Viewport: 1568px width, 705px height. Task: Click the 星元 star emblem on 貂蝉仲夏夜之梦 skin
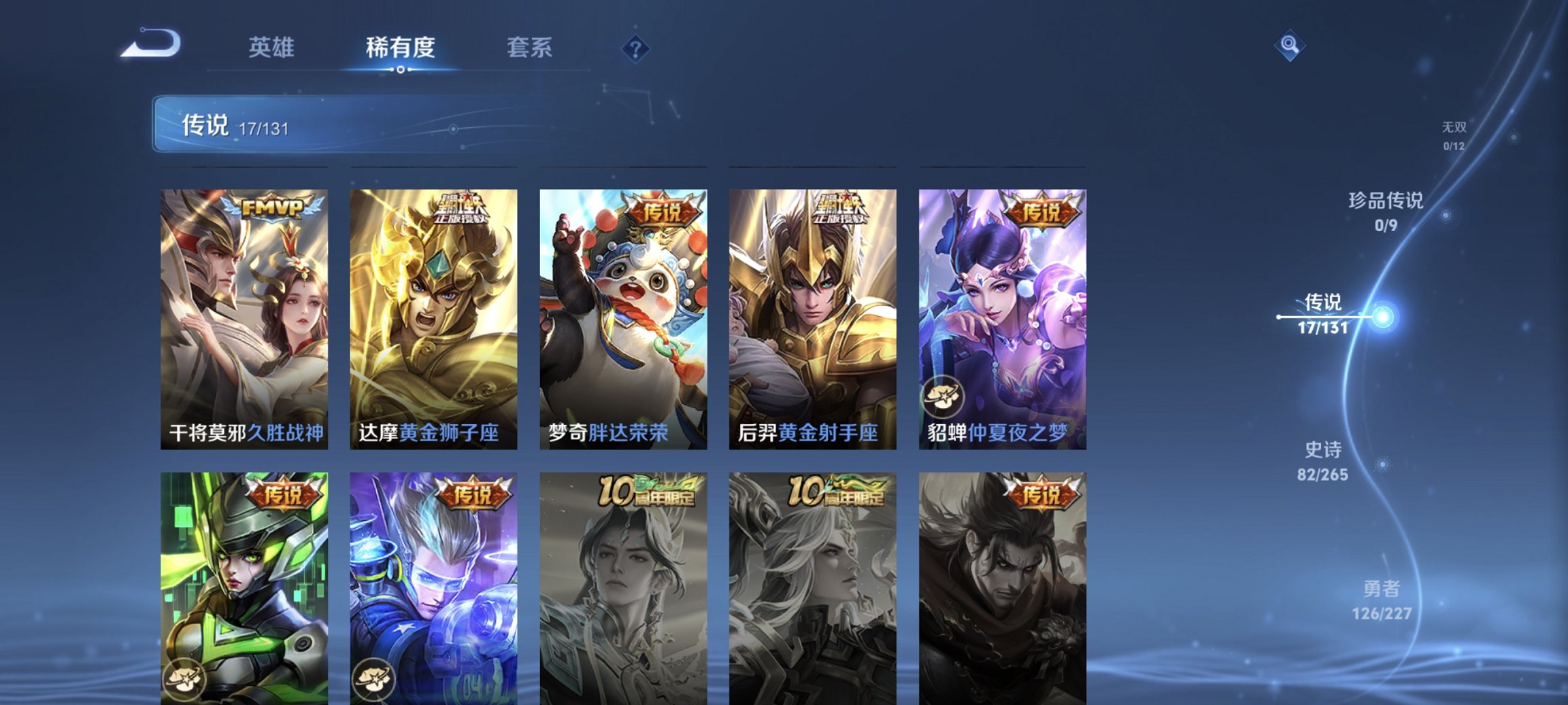coord(941,398)
